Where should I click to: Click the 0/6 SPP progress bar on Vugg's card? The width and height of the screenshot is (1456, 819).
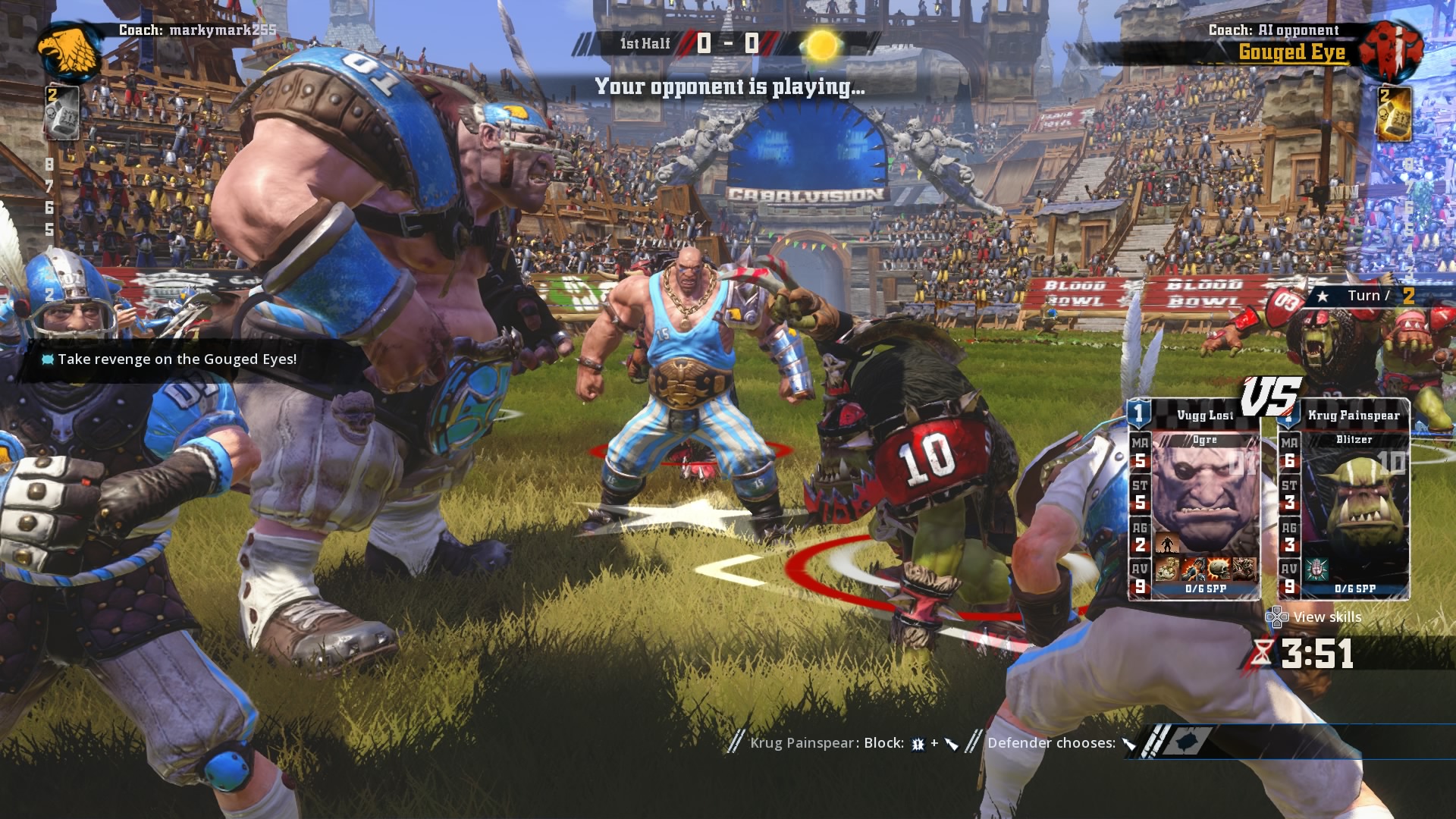(1206, 588)
